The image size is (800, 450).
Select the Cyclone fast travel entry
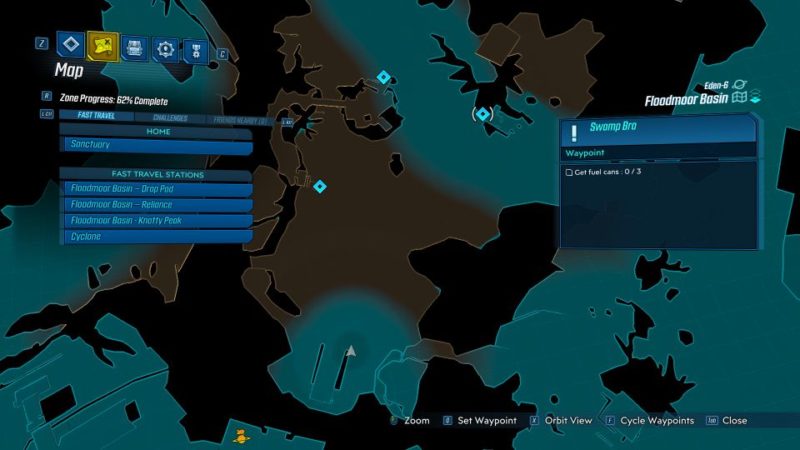point(155,237)
